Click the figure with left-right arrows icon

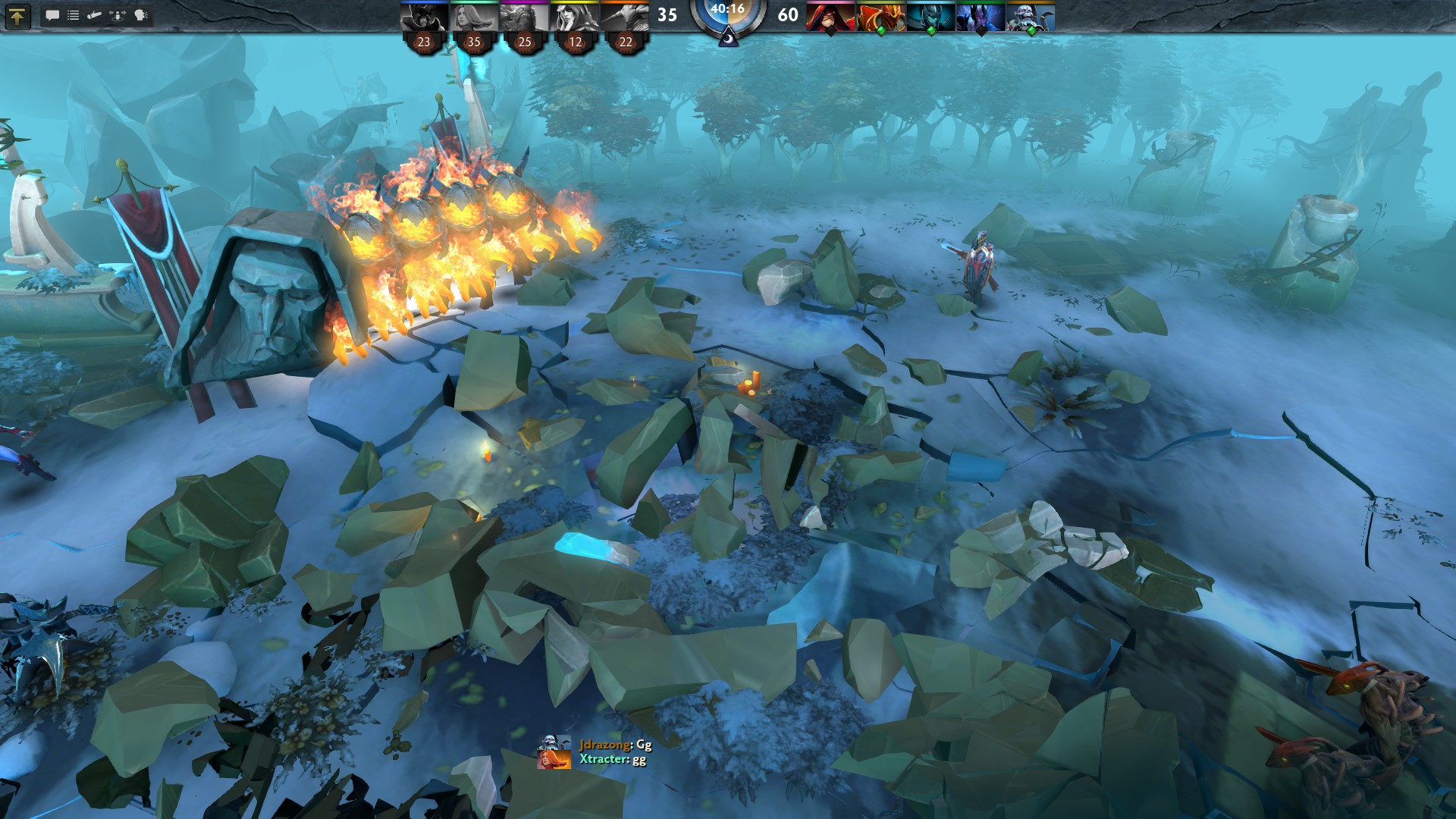tap(118, 15)
